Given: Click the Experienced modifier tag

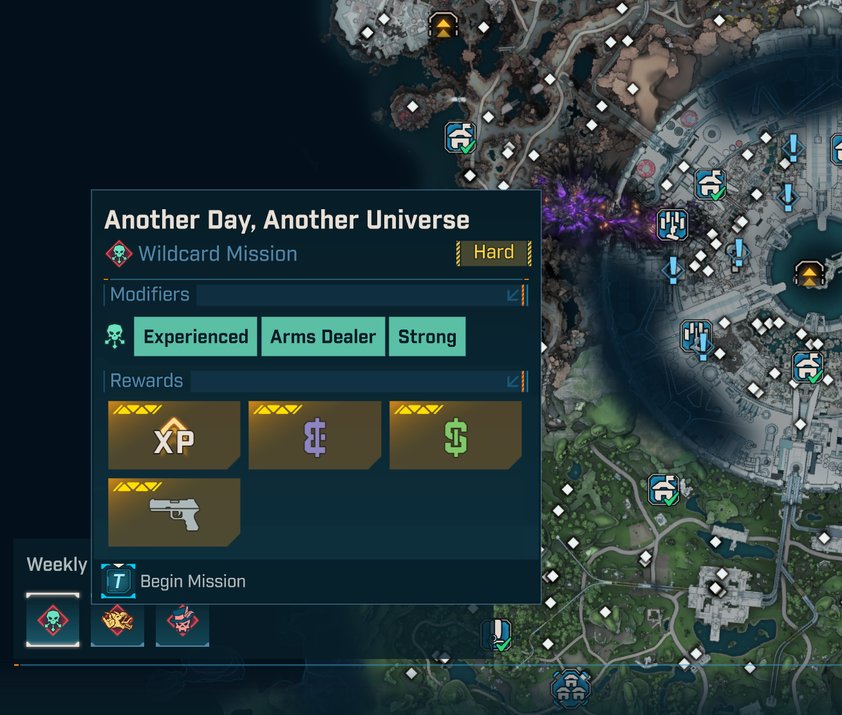Looking at the screenshot, I should (x=195, y=337).
